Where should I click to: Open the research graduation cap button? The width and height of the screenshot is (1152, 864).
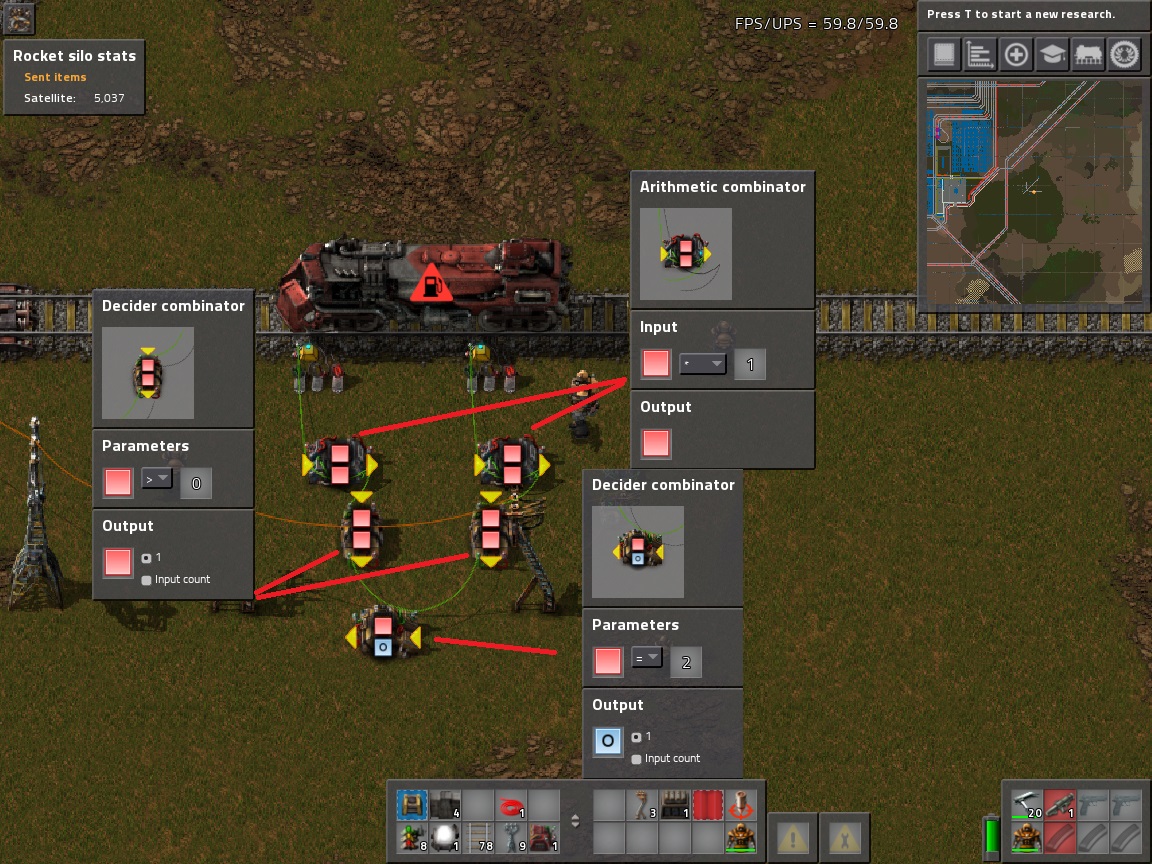pos(1052,55)
